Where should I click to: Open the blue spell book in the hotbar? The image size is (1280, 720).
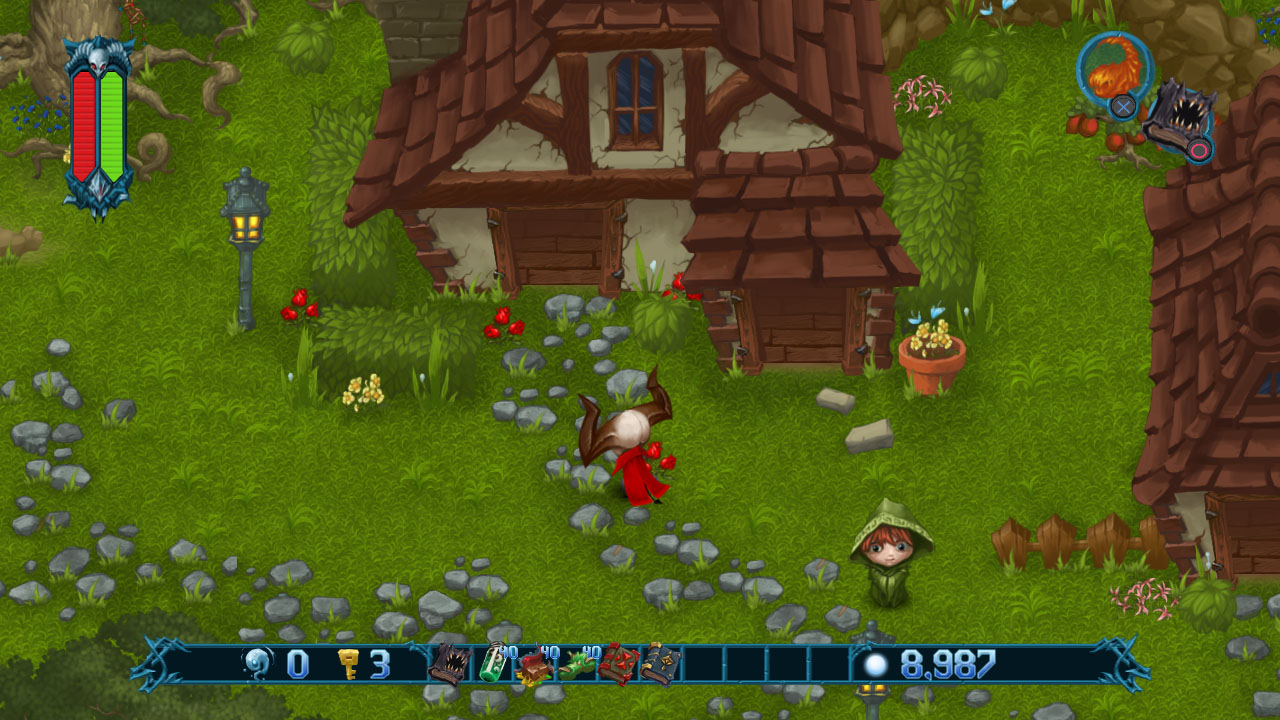[659, 663]
